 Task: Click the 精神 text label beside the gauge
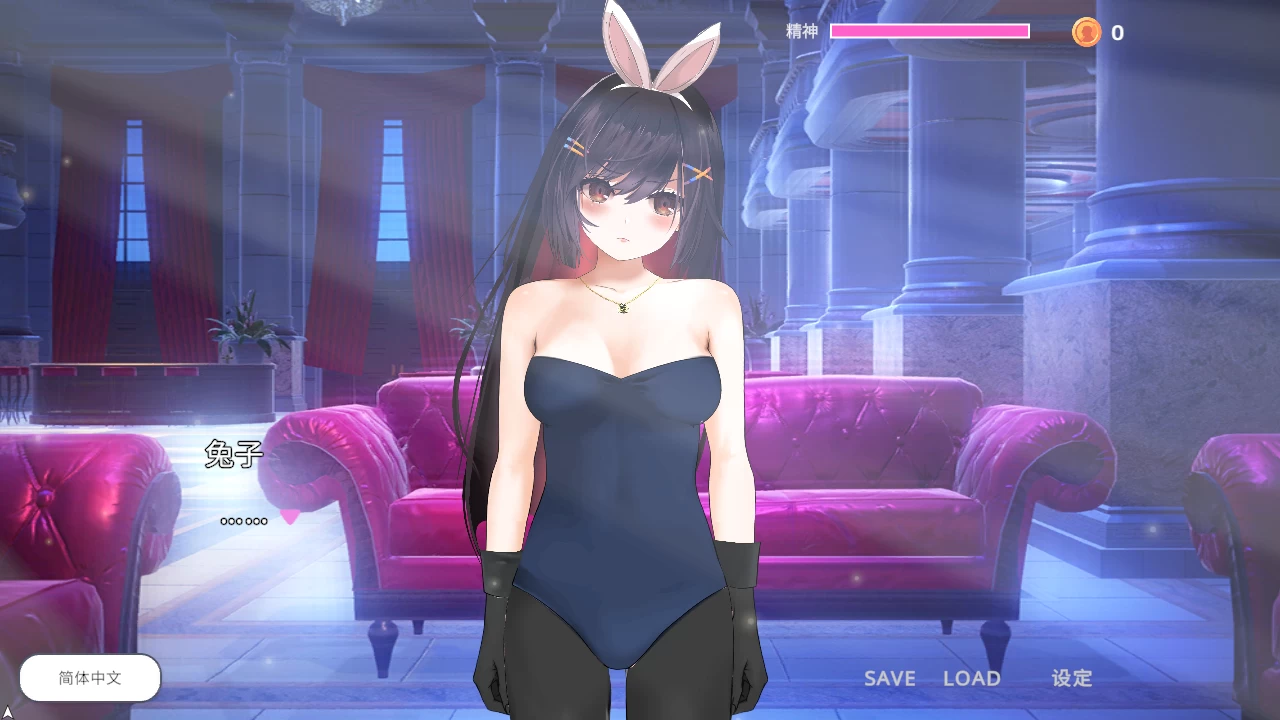tap(800, 31)
